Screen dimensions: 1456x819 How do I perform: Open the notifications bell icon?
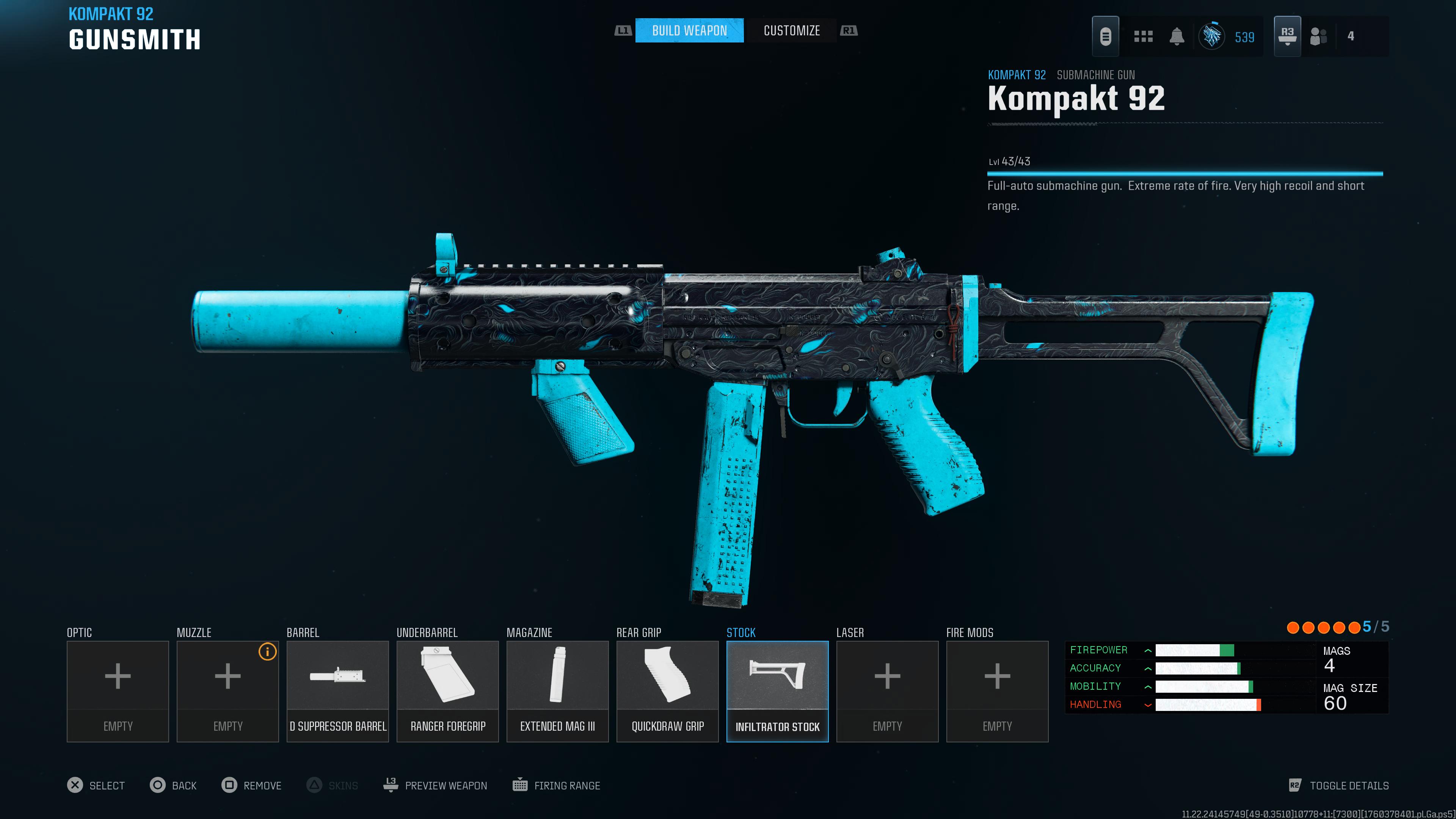1177,37
